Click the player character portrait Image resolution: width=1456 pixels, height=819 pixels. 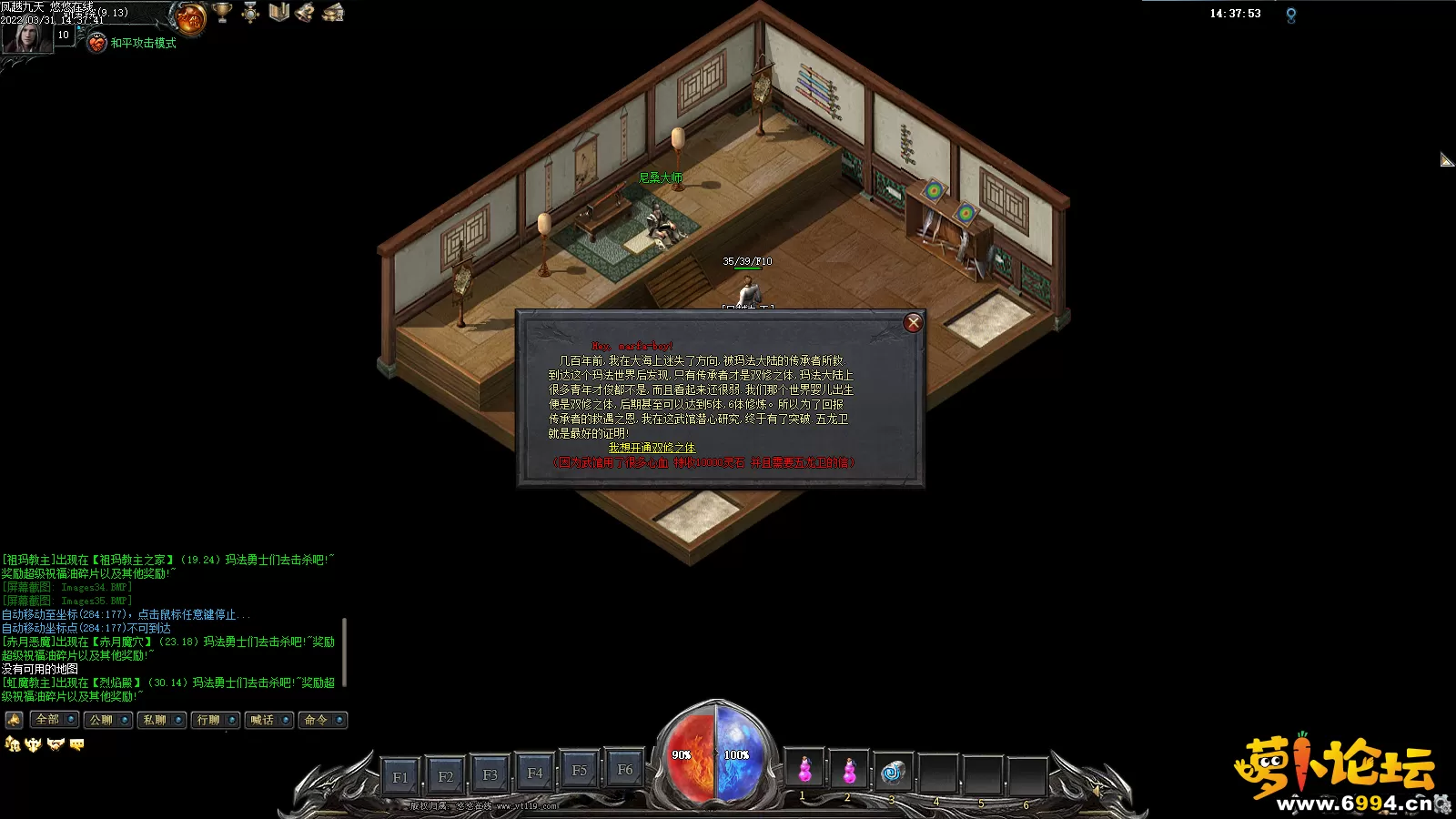pos(26,36)
